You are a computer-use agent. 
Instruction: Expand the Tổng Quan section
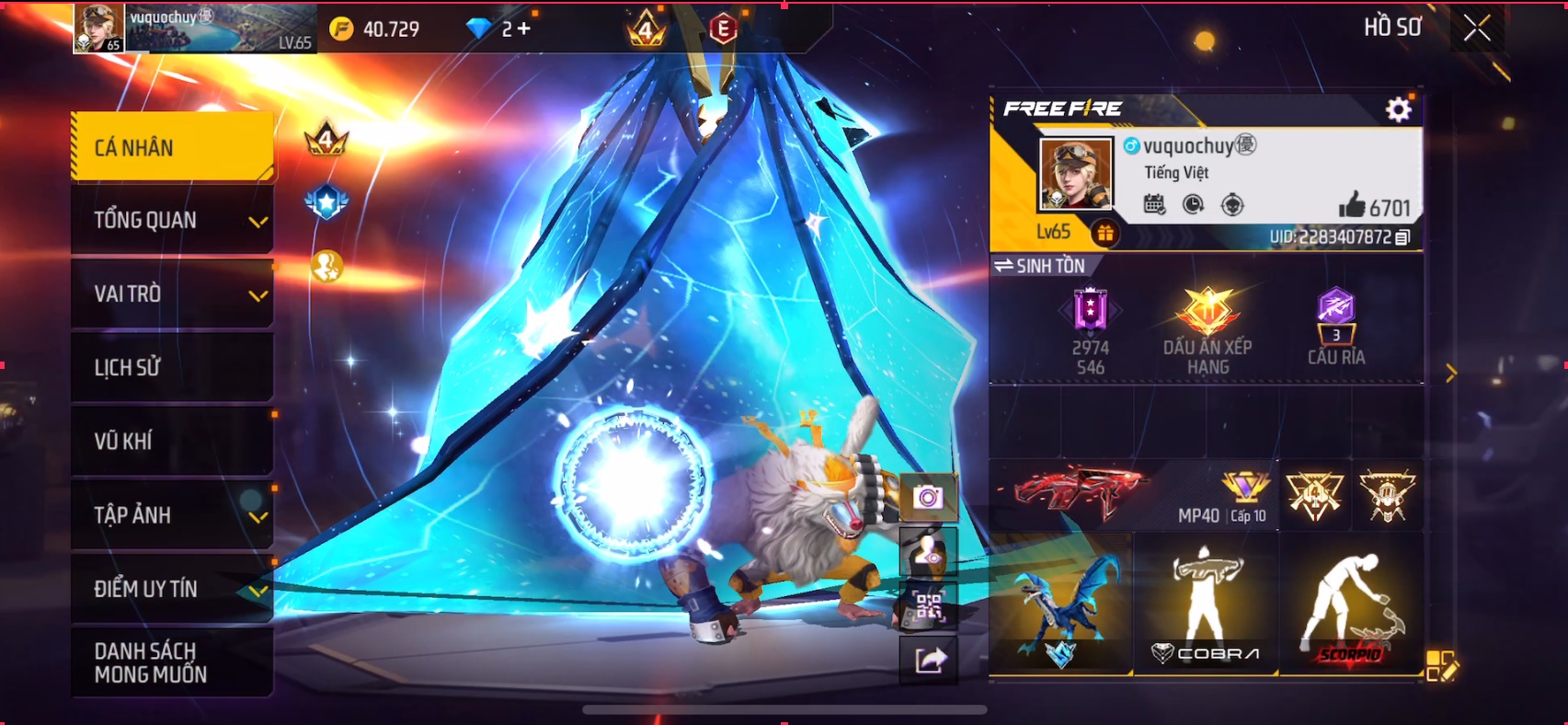pos(173,221)
